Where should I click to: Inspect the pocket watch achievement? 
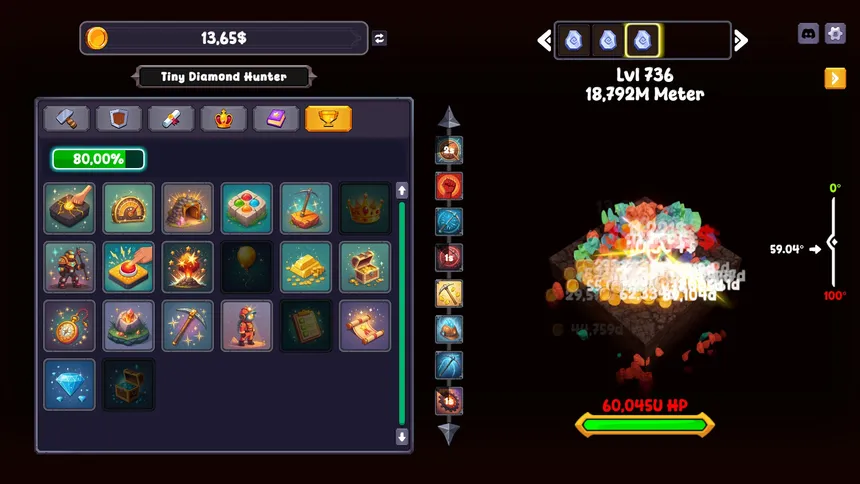click(70, 326)
